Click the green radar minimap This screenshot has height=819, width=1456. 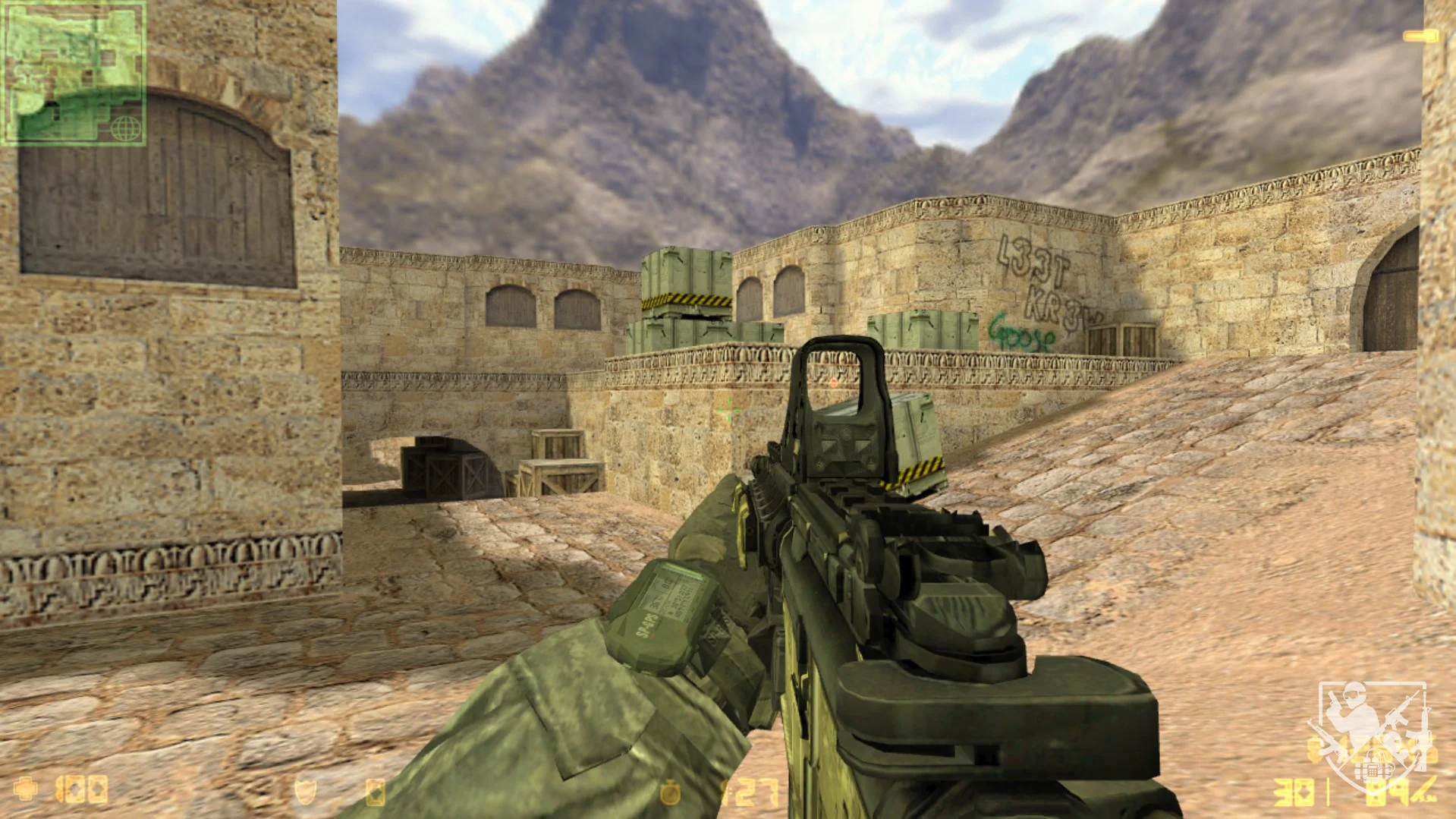74,73
